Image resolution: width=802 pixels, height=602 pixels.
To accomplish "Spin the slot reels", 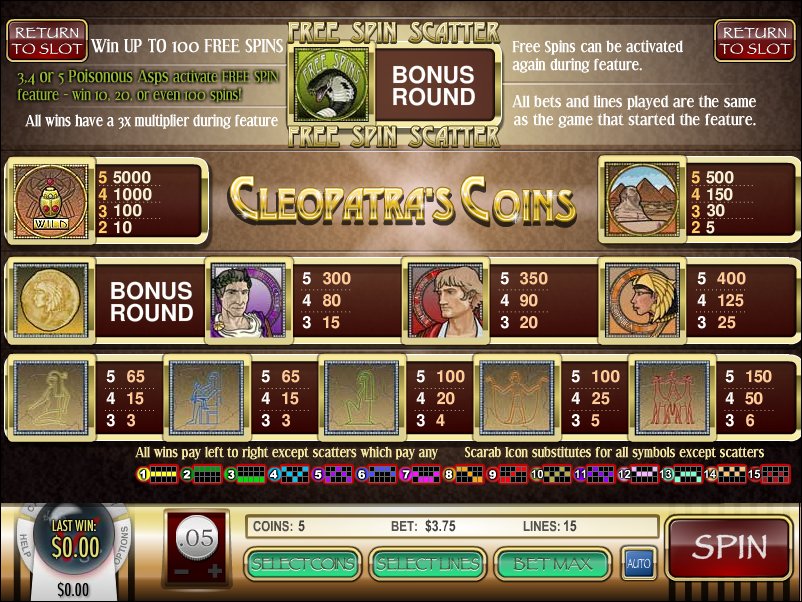I will (x=729, y=549).
